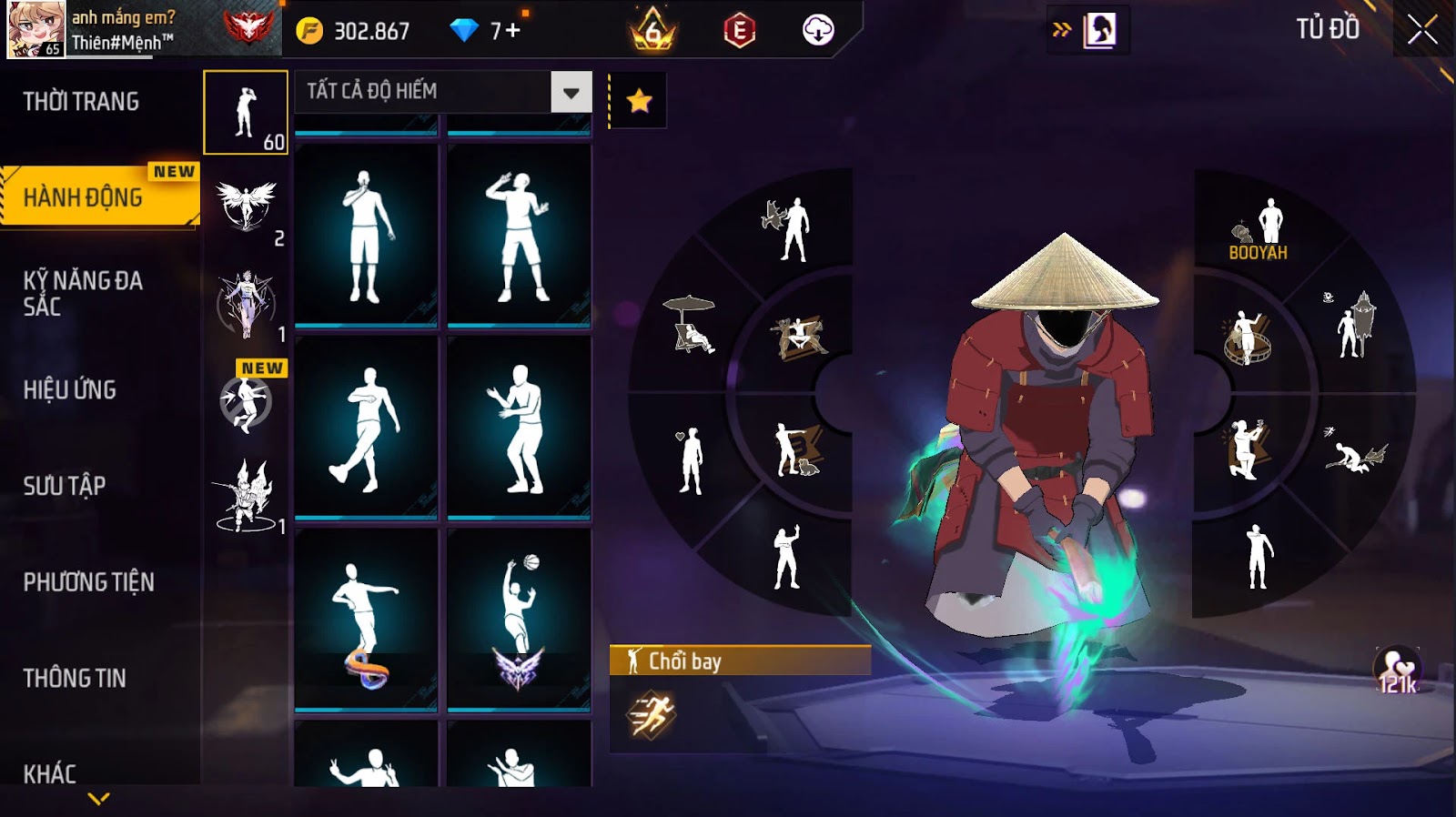Switch to Kỹ Năng Đa Sắc tab
Image resolution: width=1456 pixels, height=817 pixels.
[x=84, y=293]
